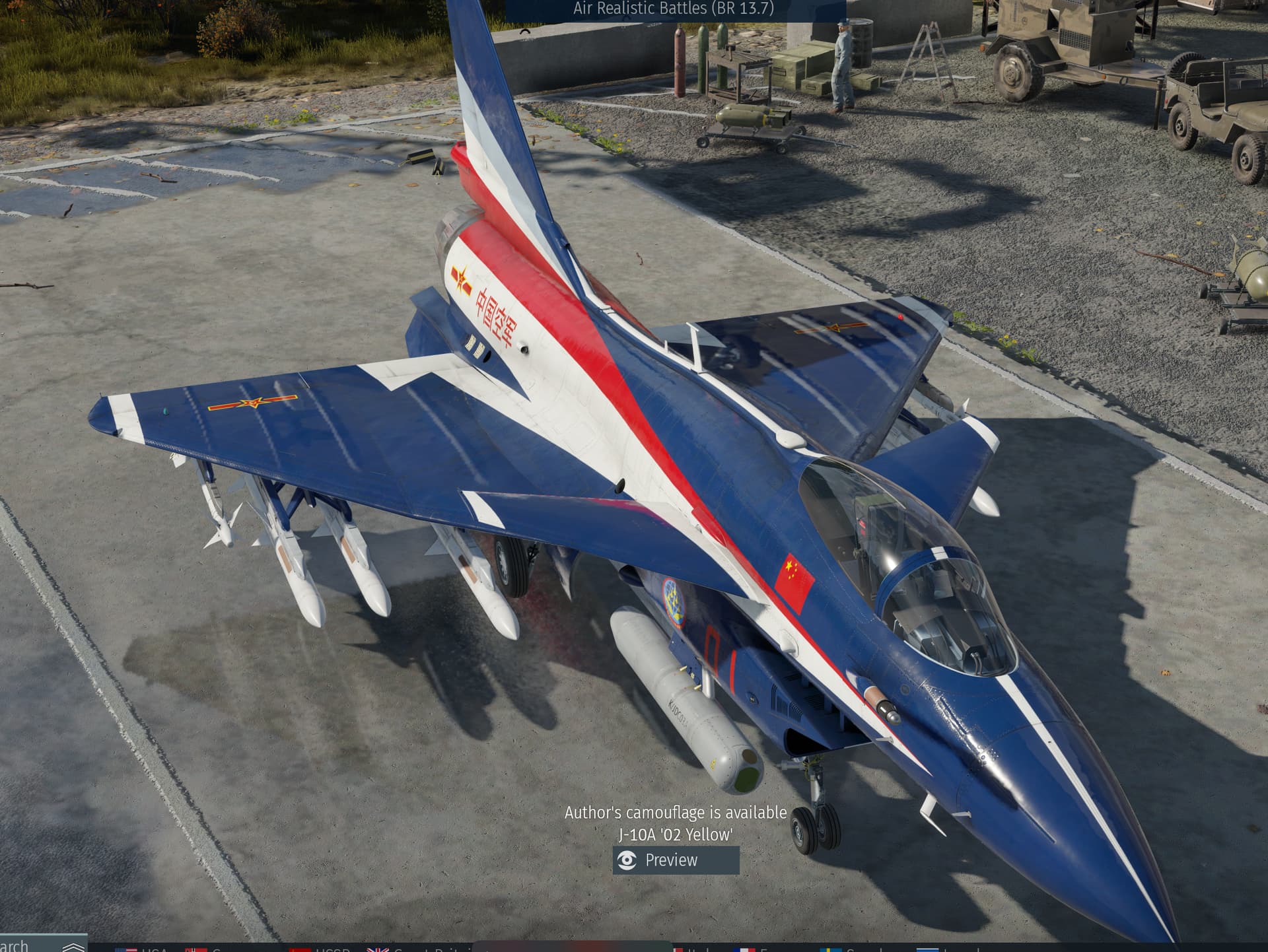Select the Germany nation flag
1268x952 pixels.
pyautogui.click(x=195, y=949)
